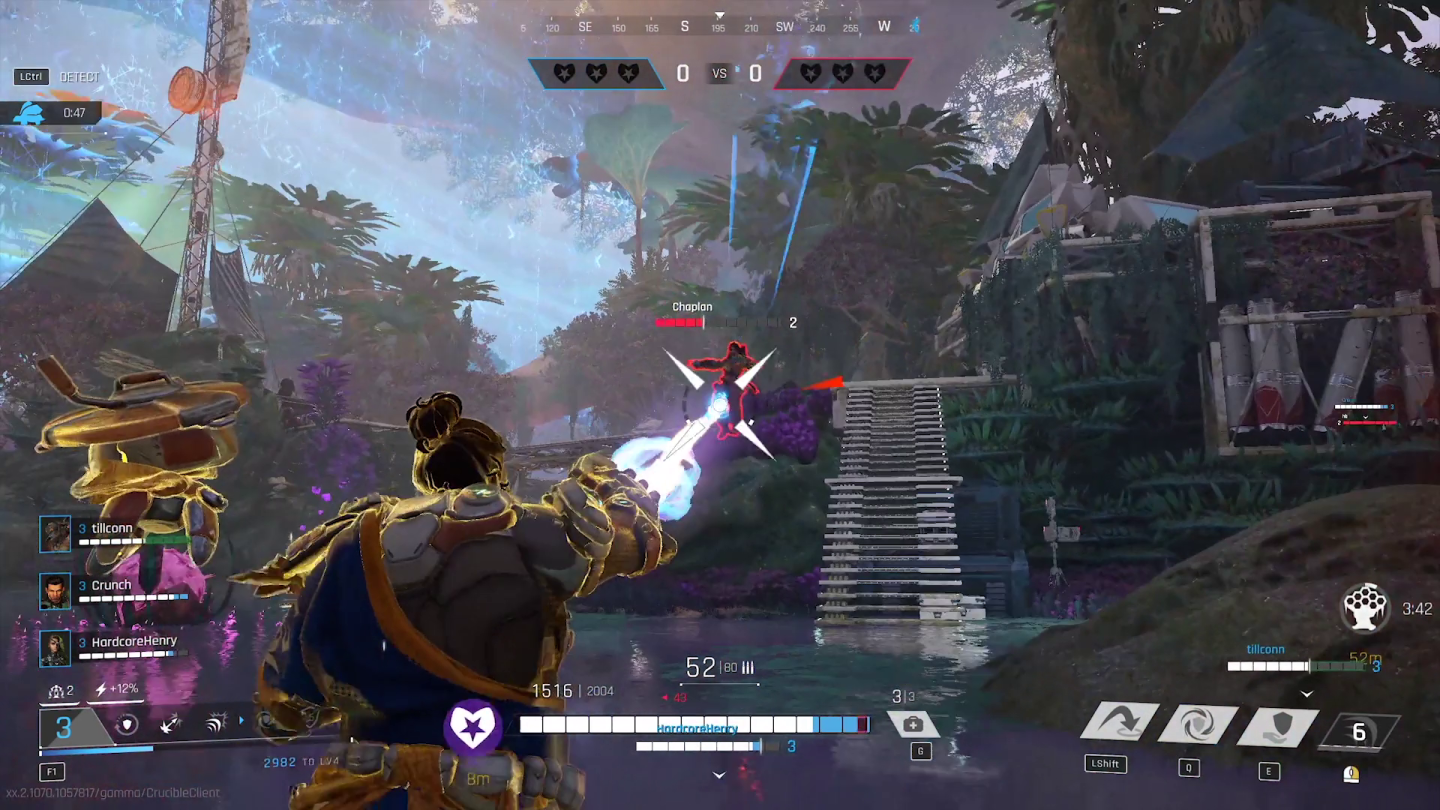Expand the chevron right of the ability upgrade icons
The image size is (1440, 810).
click(242, 721)
